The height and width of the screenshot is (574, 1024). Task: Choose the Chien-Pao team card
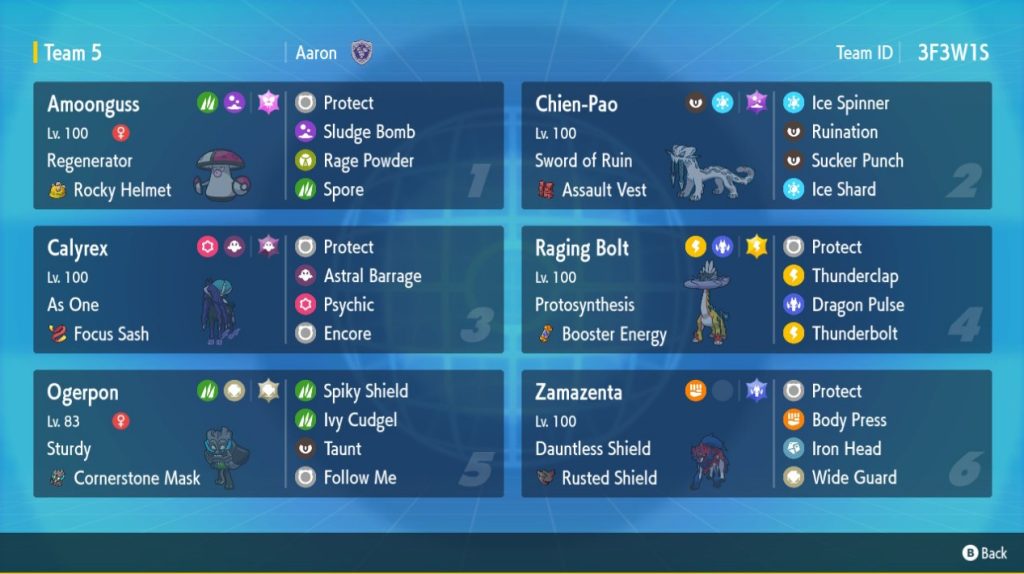(x=756, y=146)
